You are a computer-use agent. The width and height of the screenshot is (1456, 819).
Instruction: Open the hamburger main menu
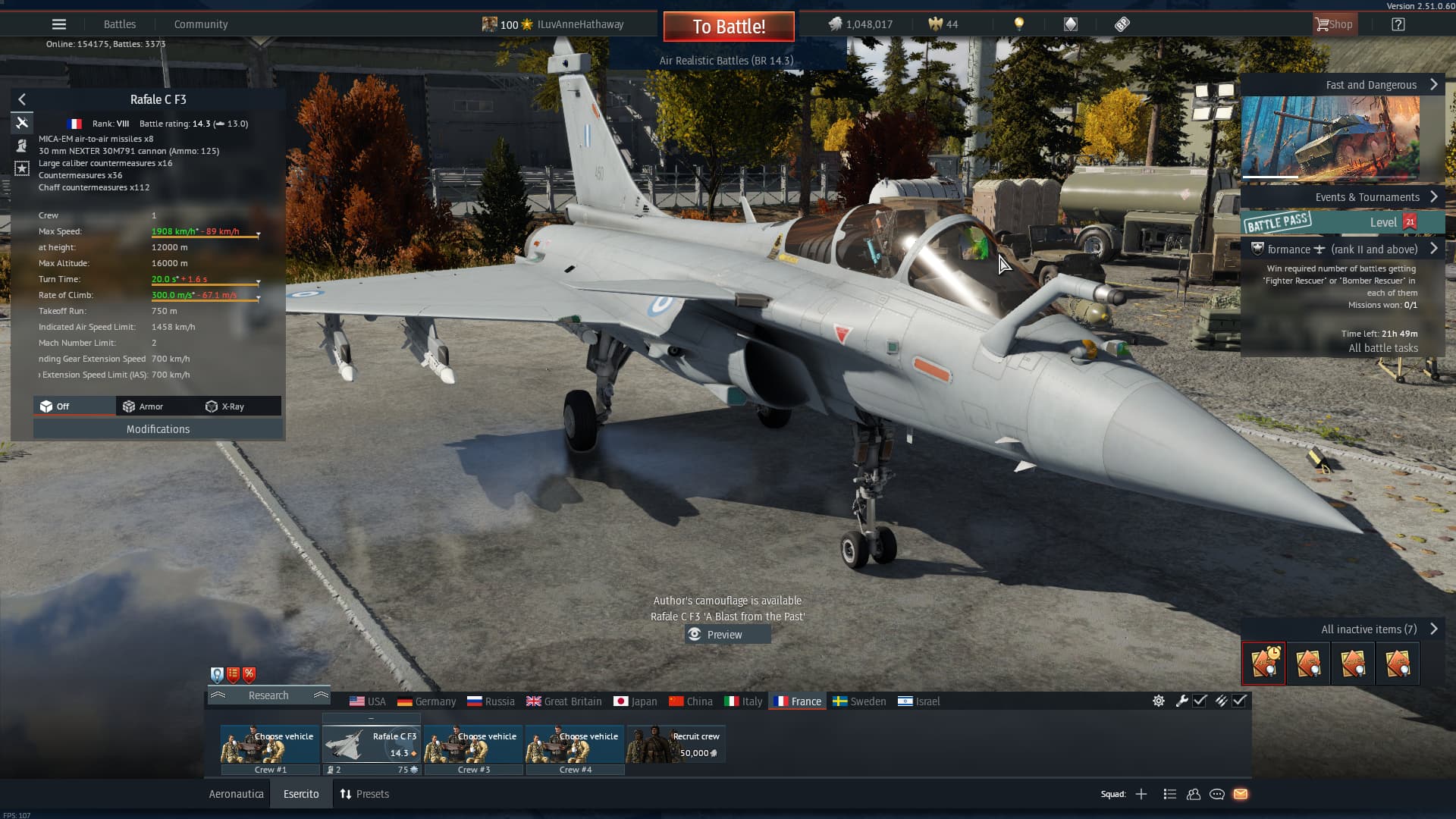(59, 24)
